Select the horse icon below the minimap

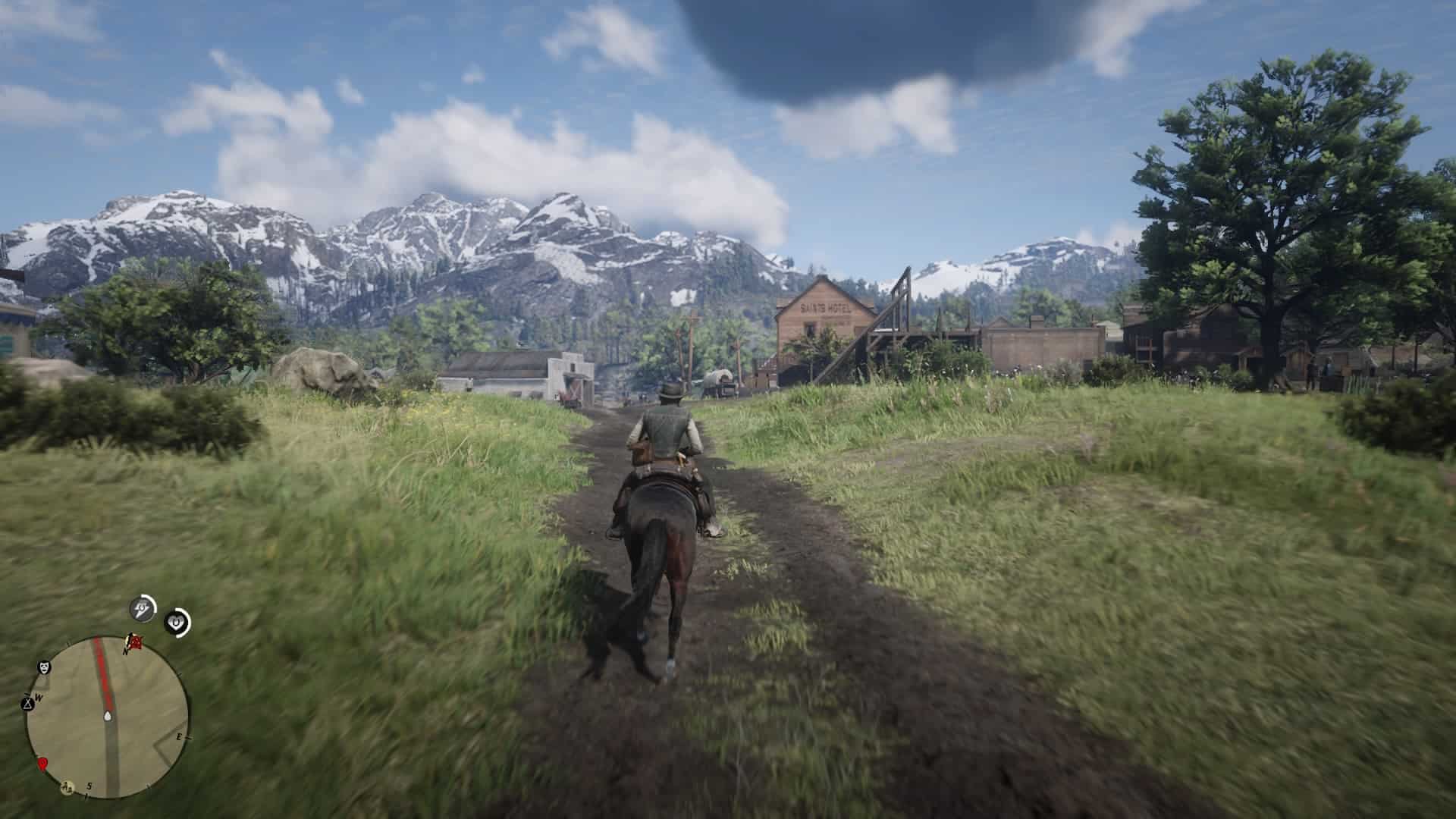click(x=67, y=787)
